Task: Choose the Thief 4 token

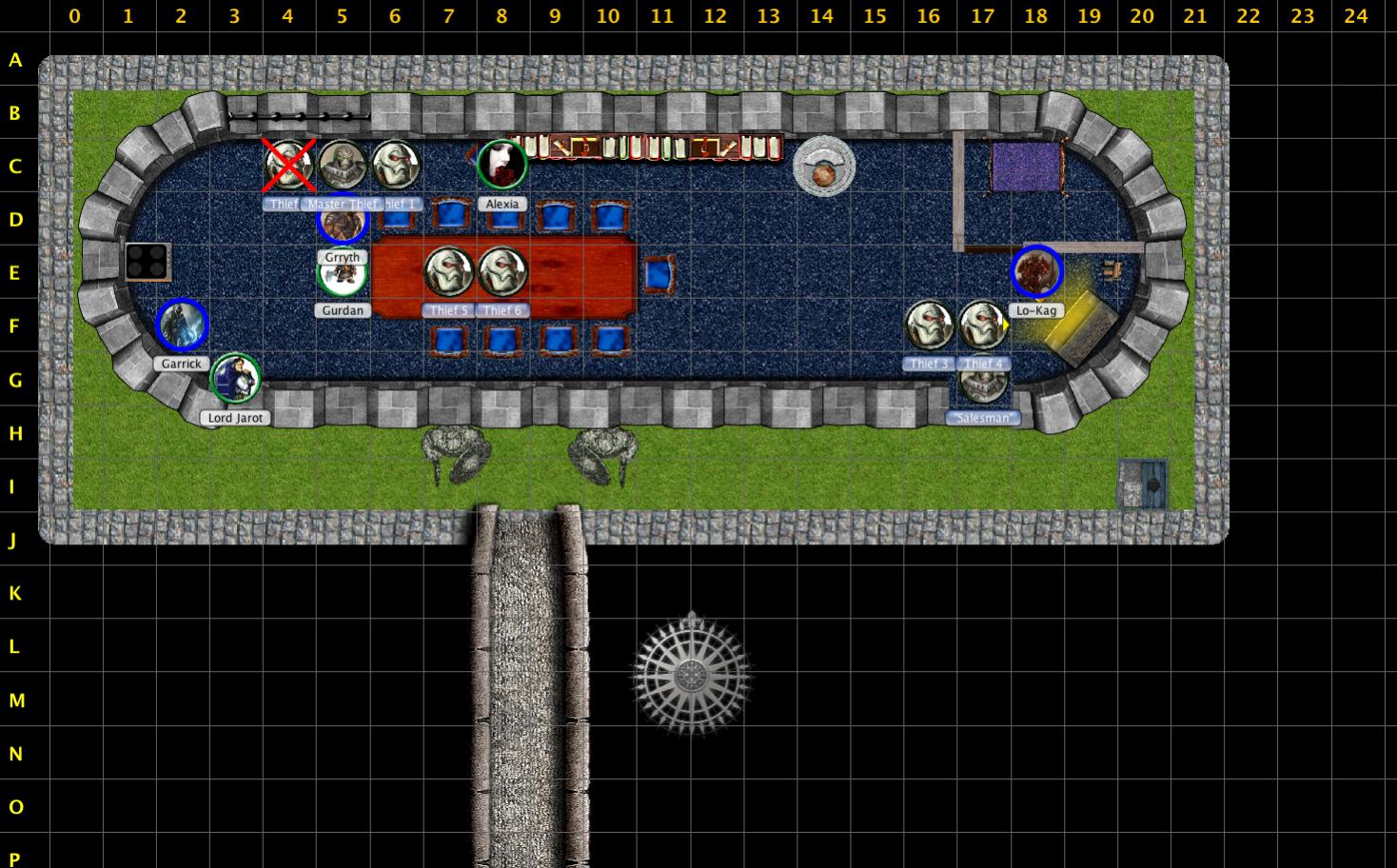Action: tap(981, 325)
